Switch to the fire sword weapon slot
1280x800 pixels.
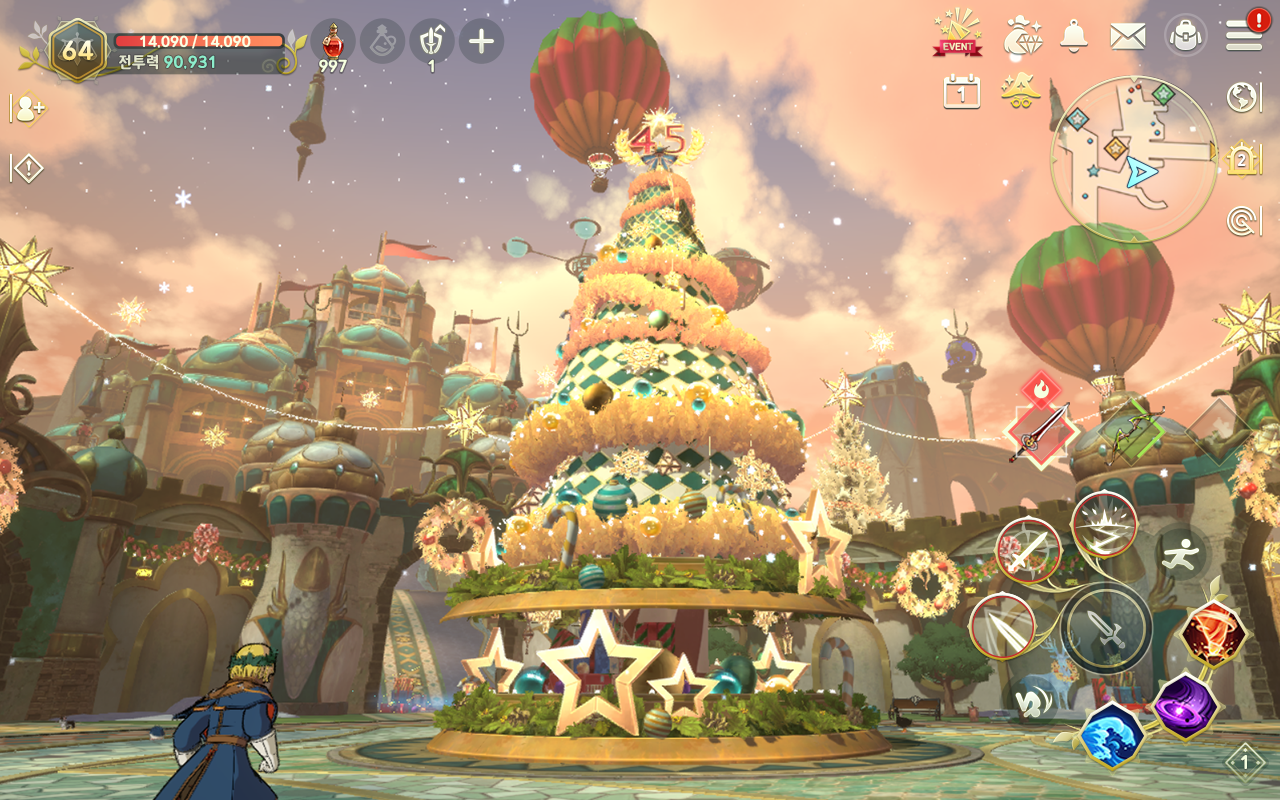click(1041, 433)
